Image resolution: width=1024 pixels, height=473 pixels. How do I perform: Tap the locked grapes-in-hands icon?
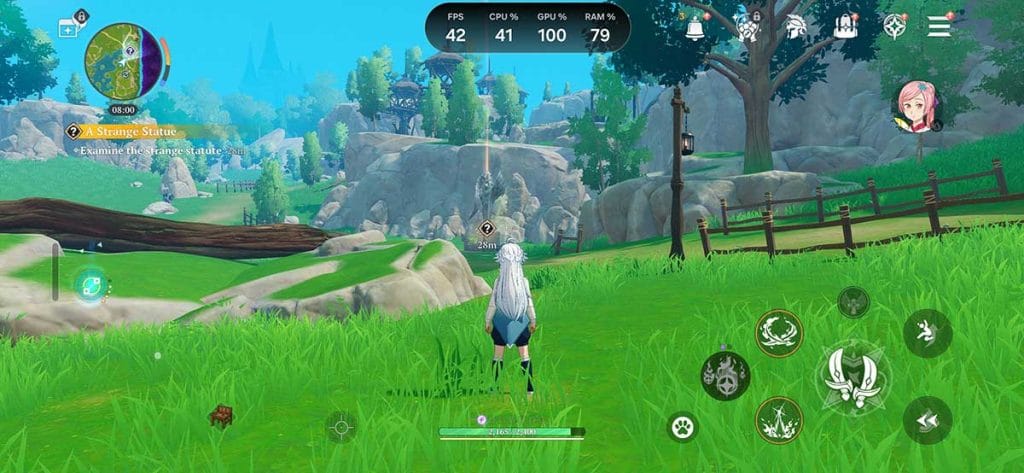tap(746, 27)
